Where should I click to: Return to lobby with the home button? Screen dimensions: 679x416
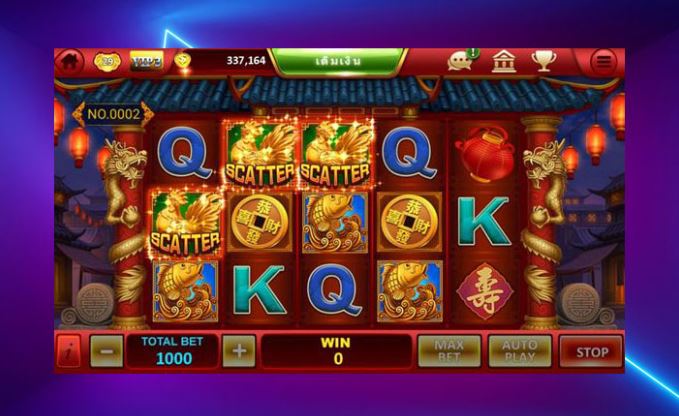[x=70, y=61]
